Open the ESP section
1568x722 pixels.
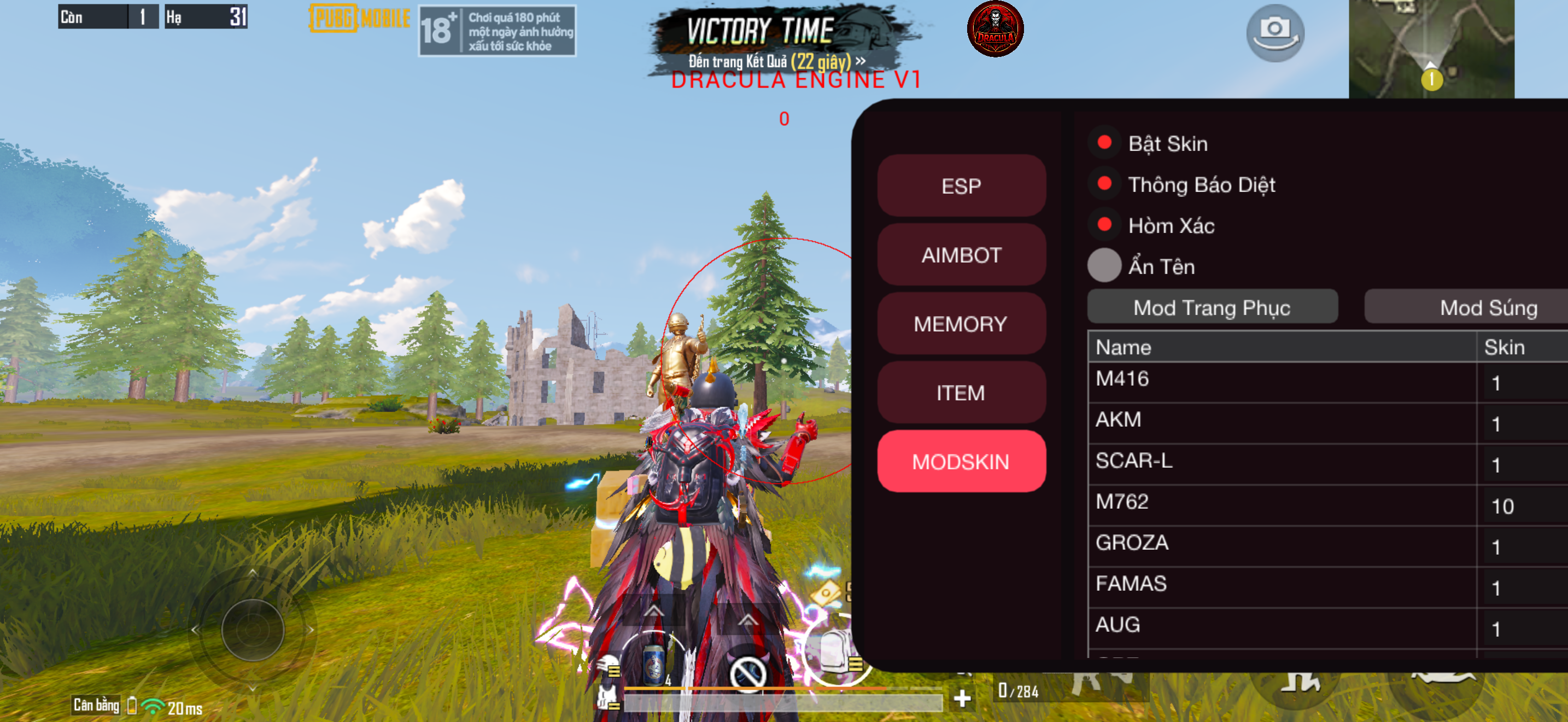tap(961, 185)
